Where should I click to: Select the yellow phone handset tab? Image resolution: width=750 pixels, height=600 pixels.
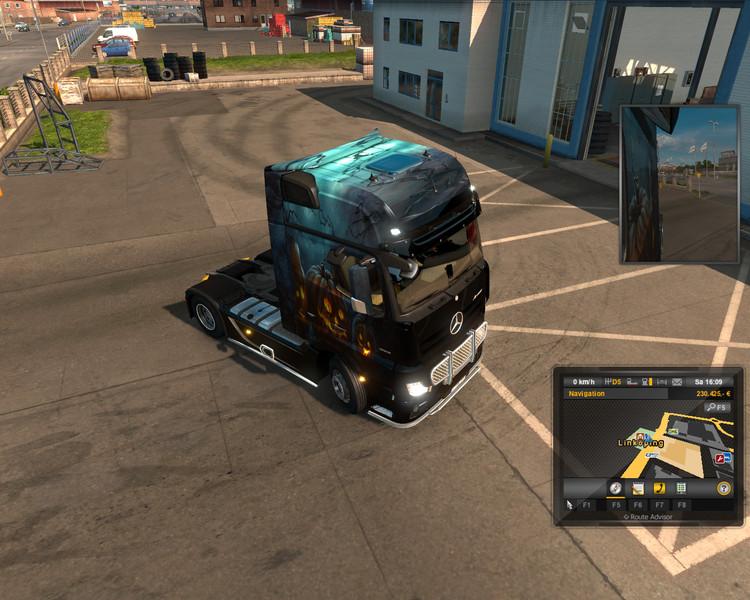click(x=660, y=488)
